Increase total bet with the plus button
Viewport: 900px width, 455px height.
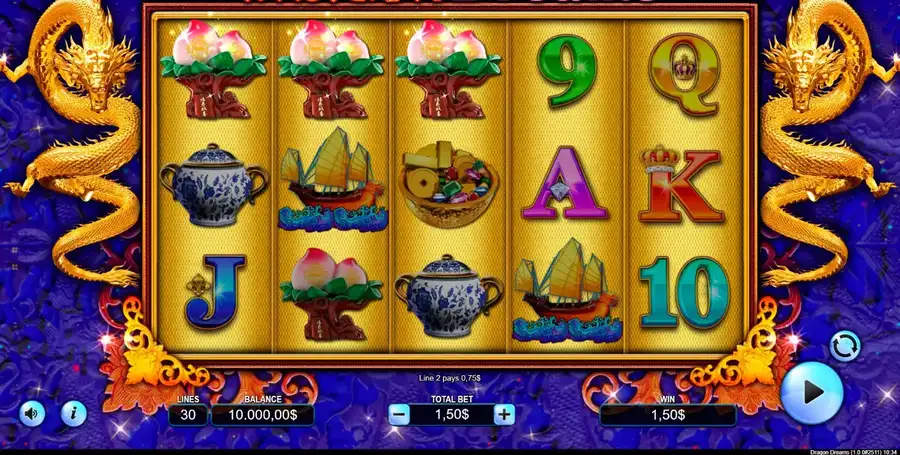tap(505, 414)
